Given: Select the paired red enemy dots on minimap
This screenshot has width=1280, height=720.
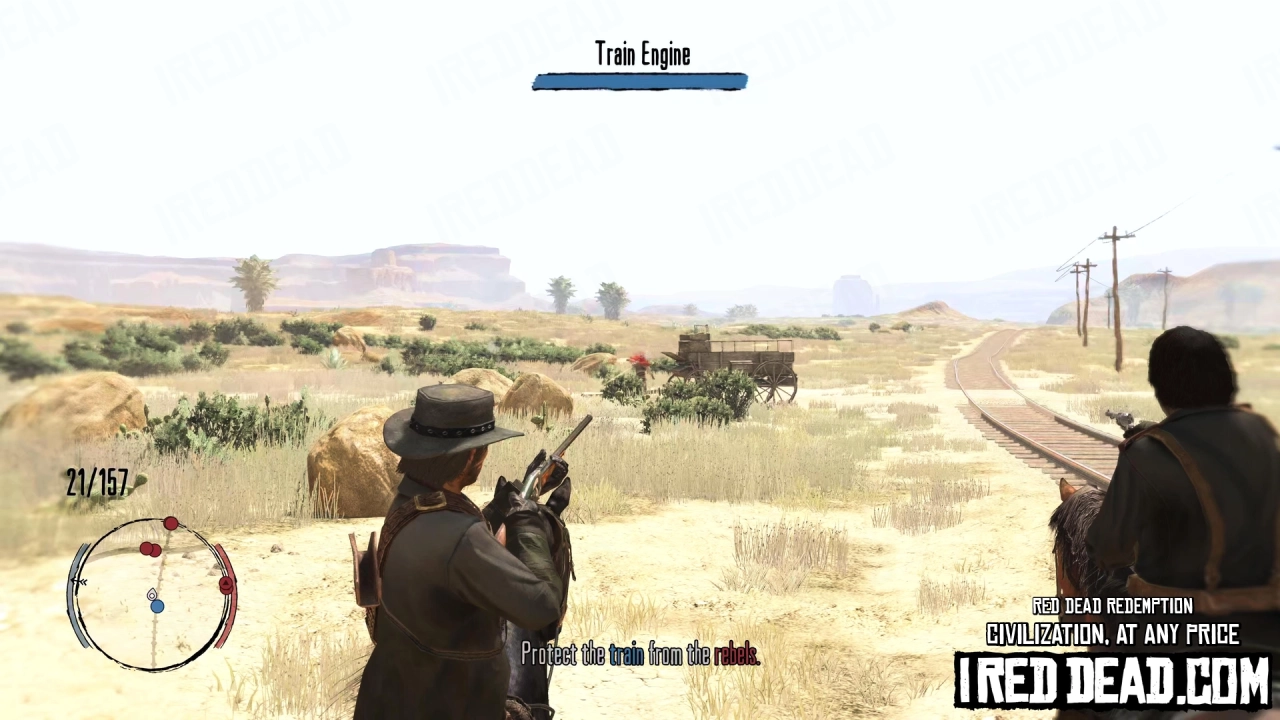Looking at the screenshot, I should [150, 548].
